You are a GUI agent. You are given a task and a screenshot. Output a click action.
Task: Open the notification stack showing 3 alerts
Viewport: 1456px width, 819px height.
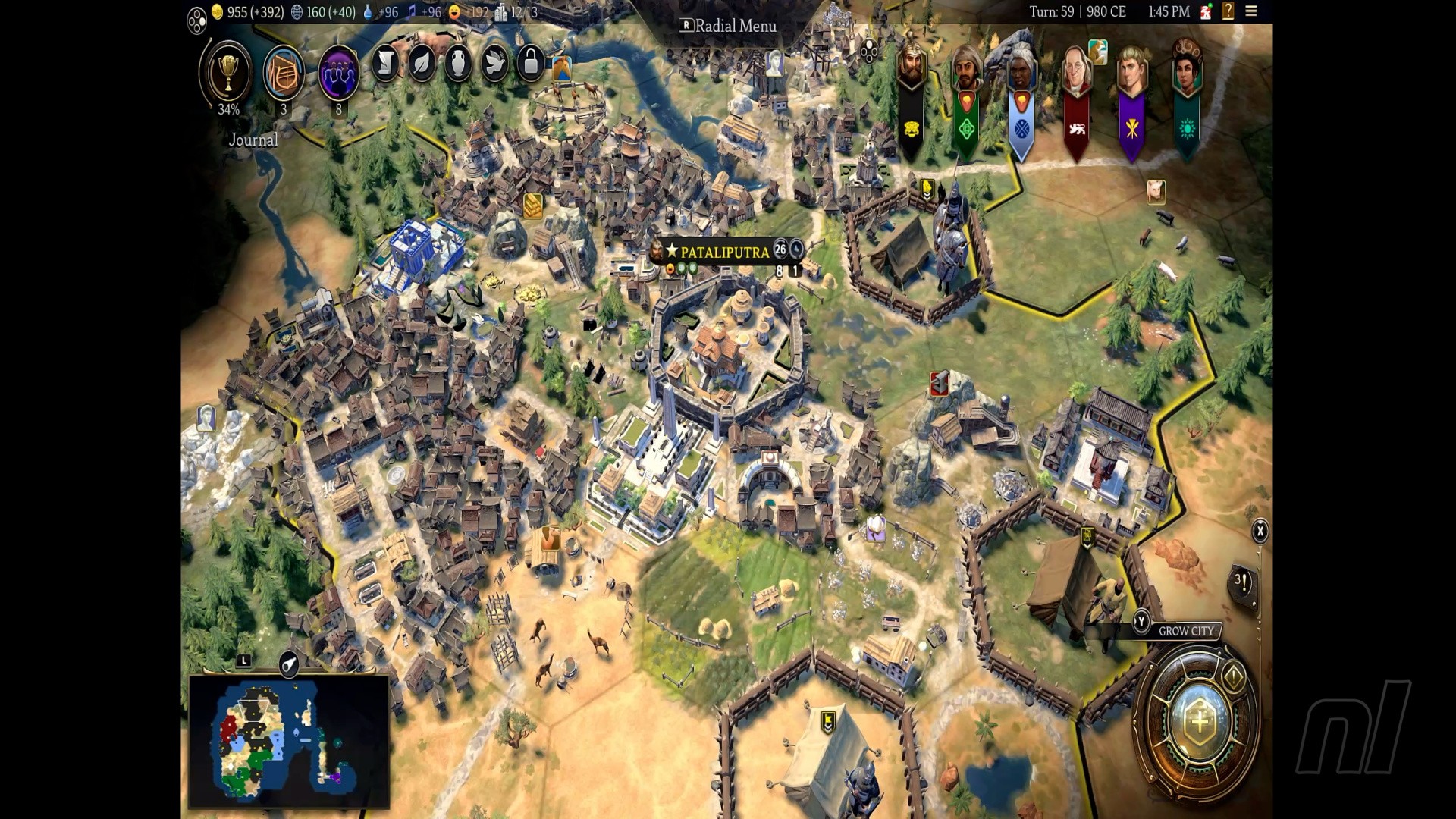coord(1242,582)
